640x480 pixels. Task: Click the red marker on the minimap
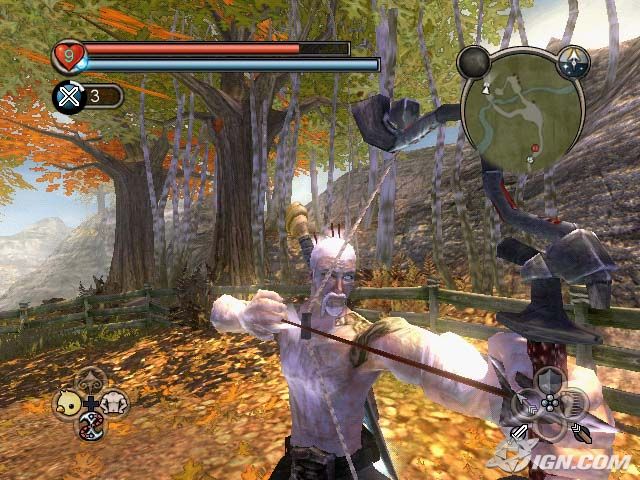click(x=534, y=148)
